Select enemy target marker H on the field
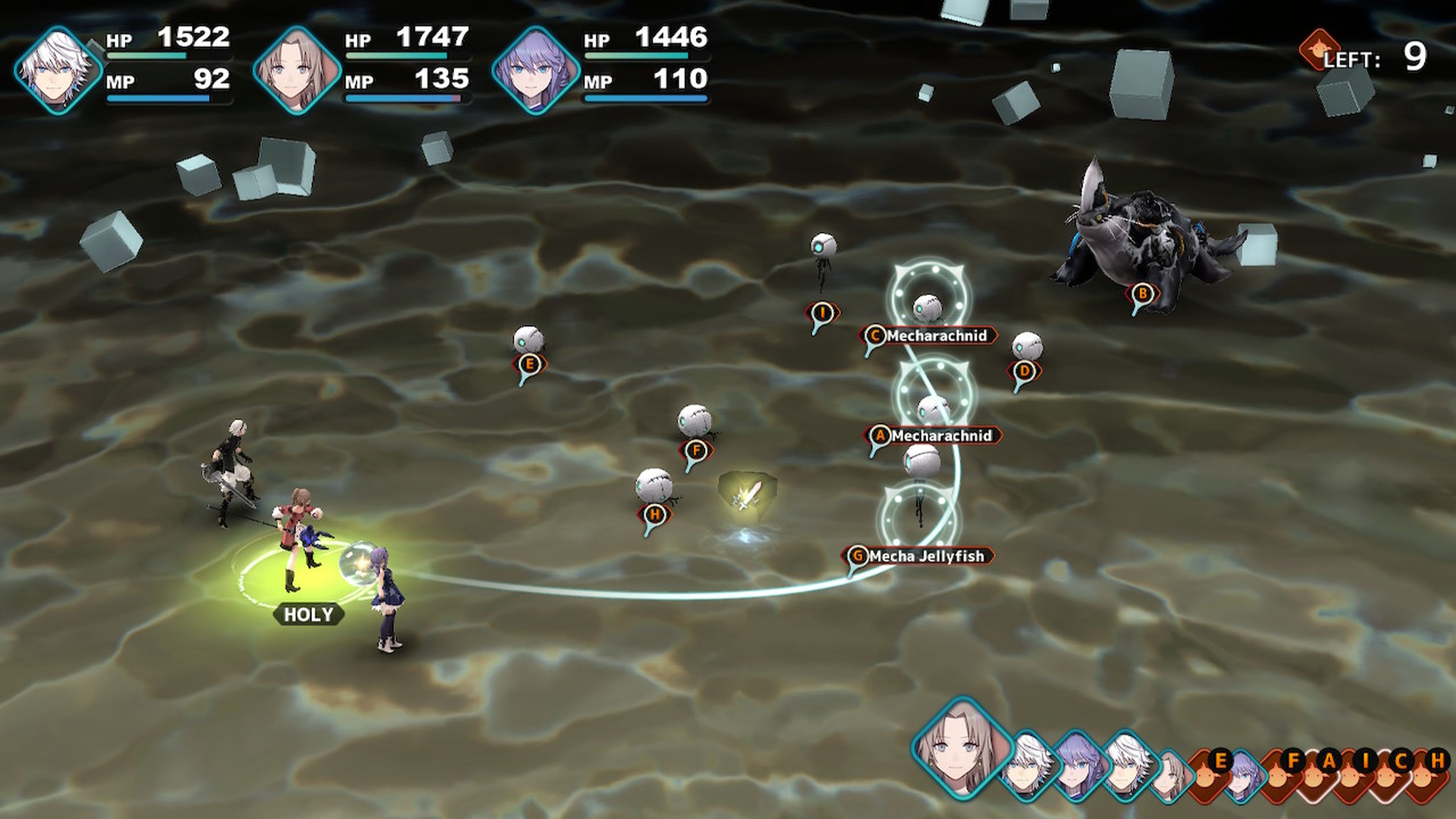The height and width of the screenshot is (819, 1456). [654, 515]
